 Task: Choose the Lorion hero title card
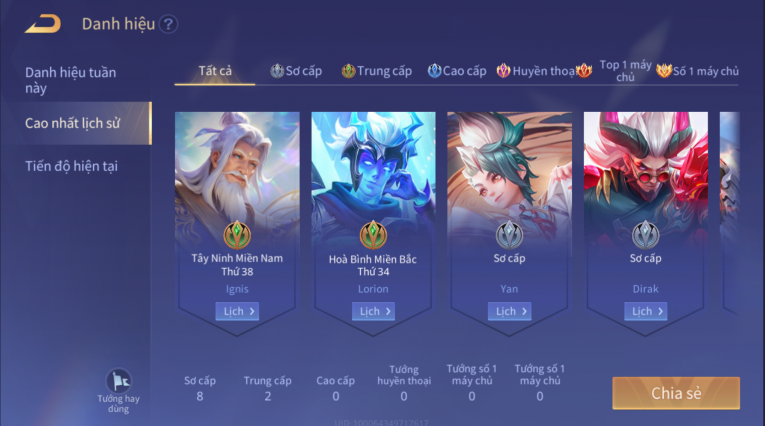[373, 200]
